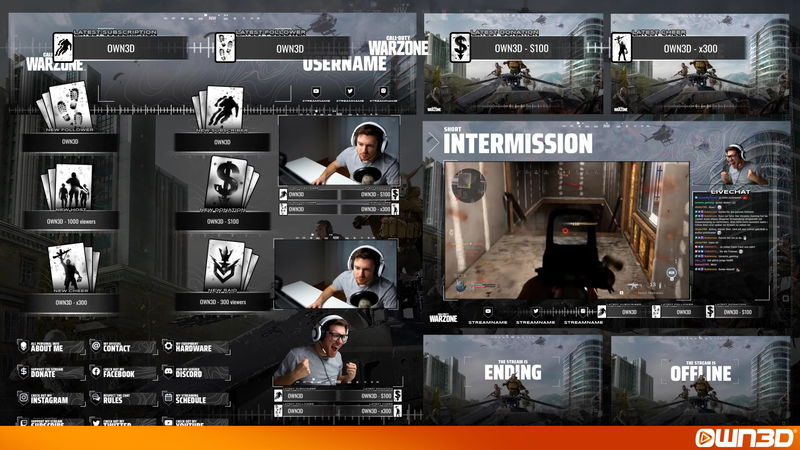Open the Contact panel
Image resolution: width=800 pixels, height=450 pixels.
coord(122,347)
